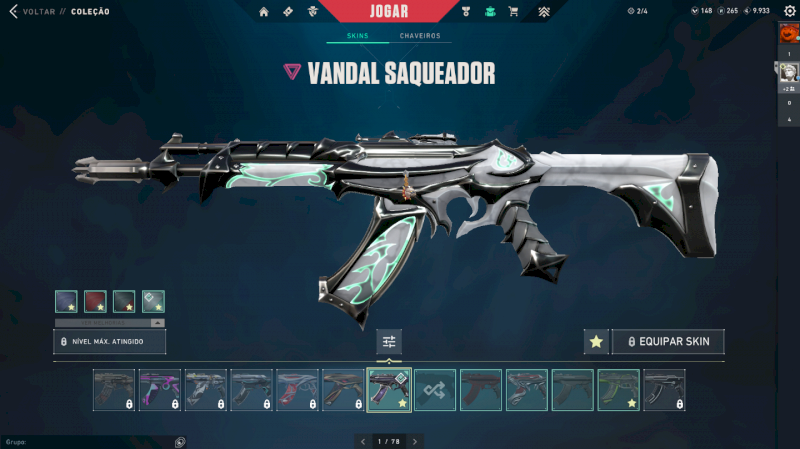Image resolution: width=800 pixels, height=449 pixels.
Task: Click the Grupo chat input field
Action: tap(90, 441)
